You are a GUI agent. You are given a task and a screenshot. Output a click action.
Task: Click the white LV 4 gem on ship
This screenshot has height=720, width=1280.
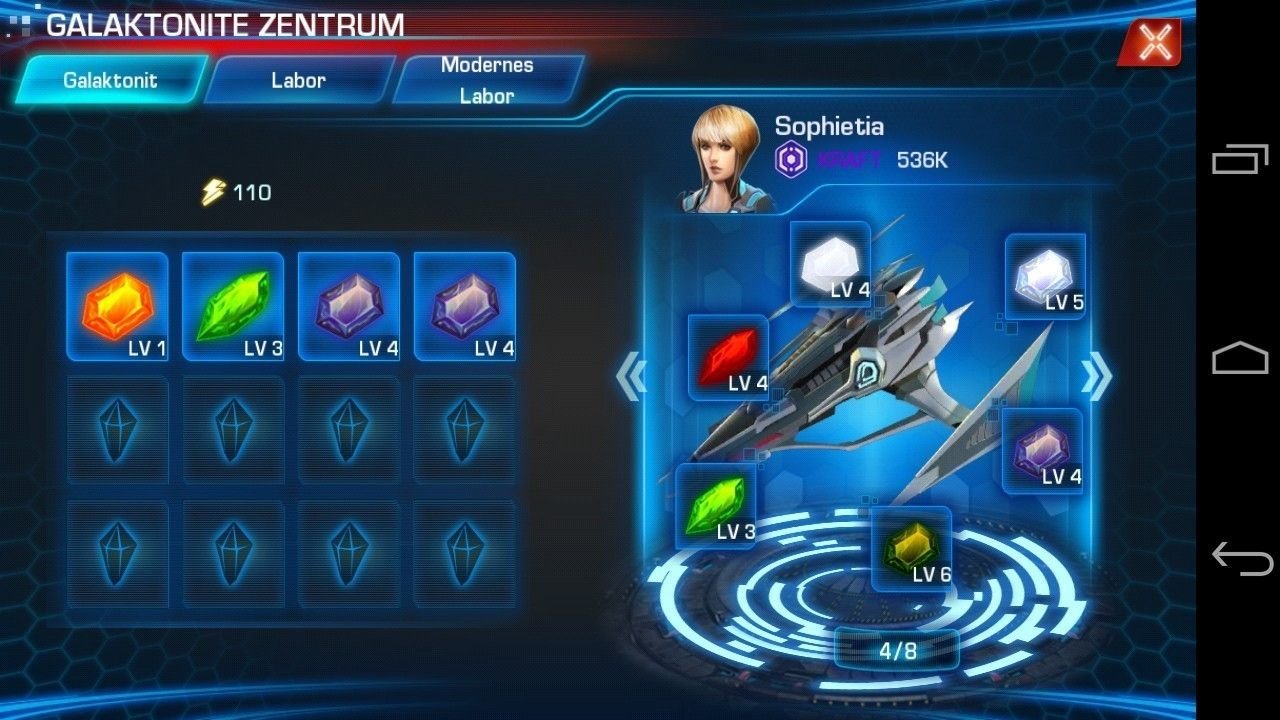click(830, 264)
